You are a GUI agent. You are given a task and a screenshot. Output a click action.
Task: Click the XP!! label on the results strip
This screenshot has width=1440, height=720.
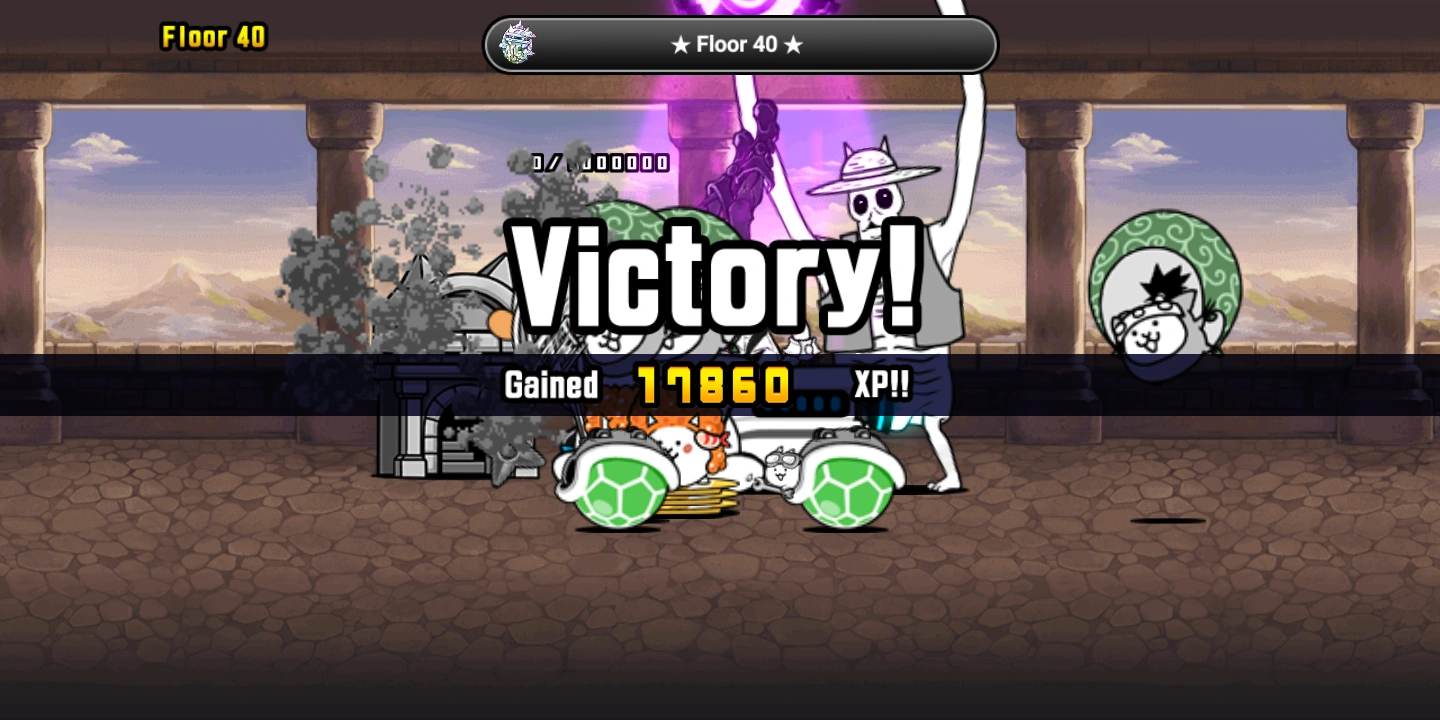[877, 384]
